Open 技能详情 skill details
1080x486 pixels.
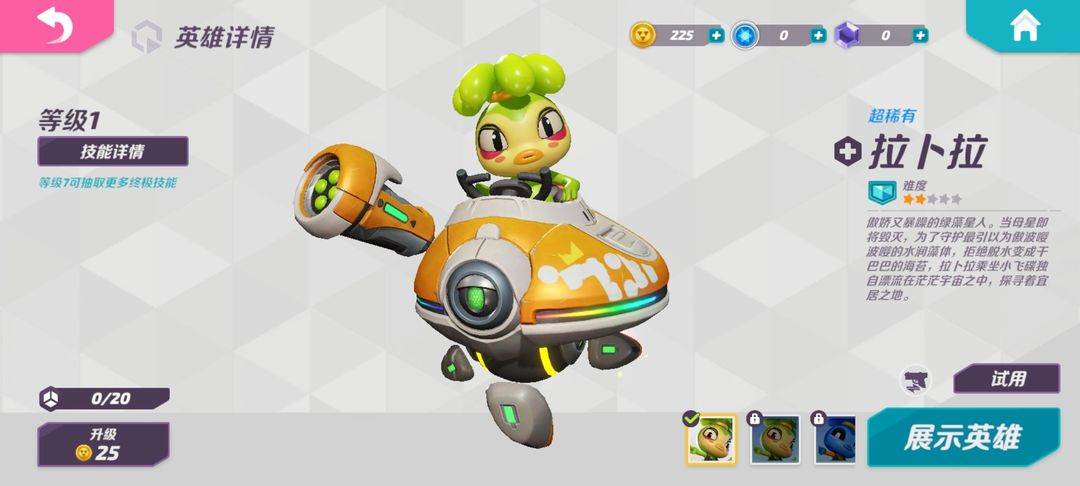click(112, 151)
